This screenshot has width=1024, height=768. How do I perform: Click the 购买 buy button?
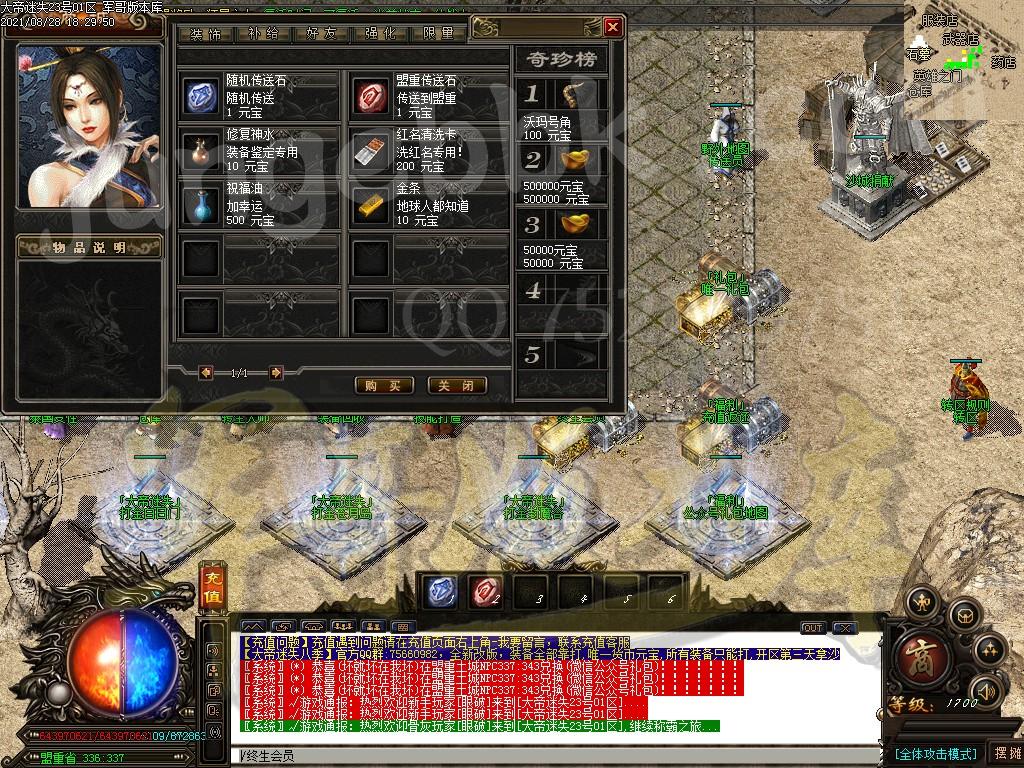click(384, 385)
